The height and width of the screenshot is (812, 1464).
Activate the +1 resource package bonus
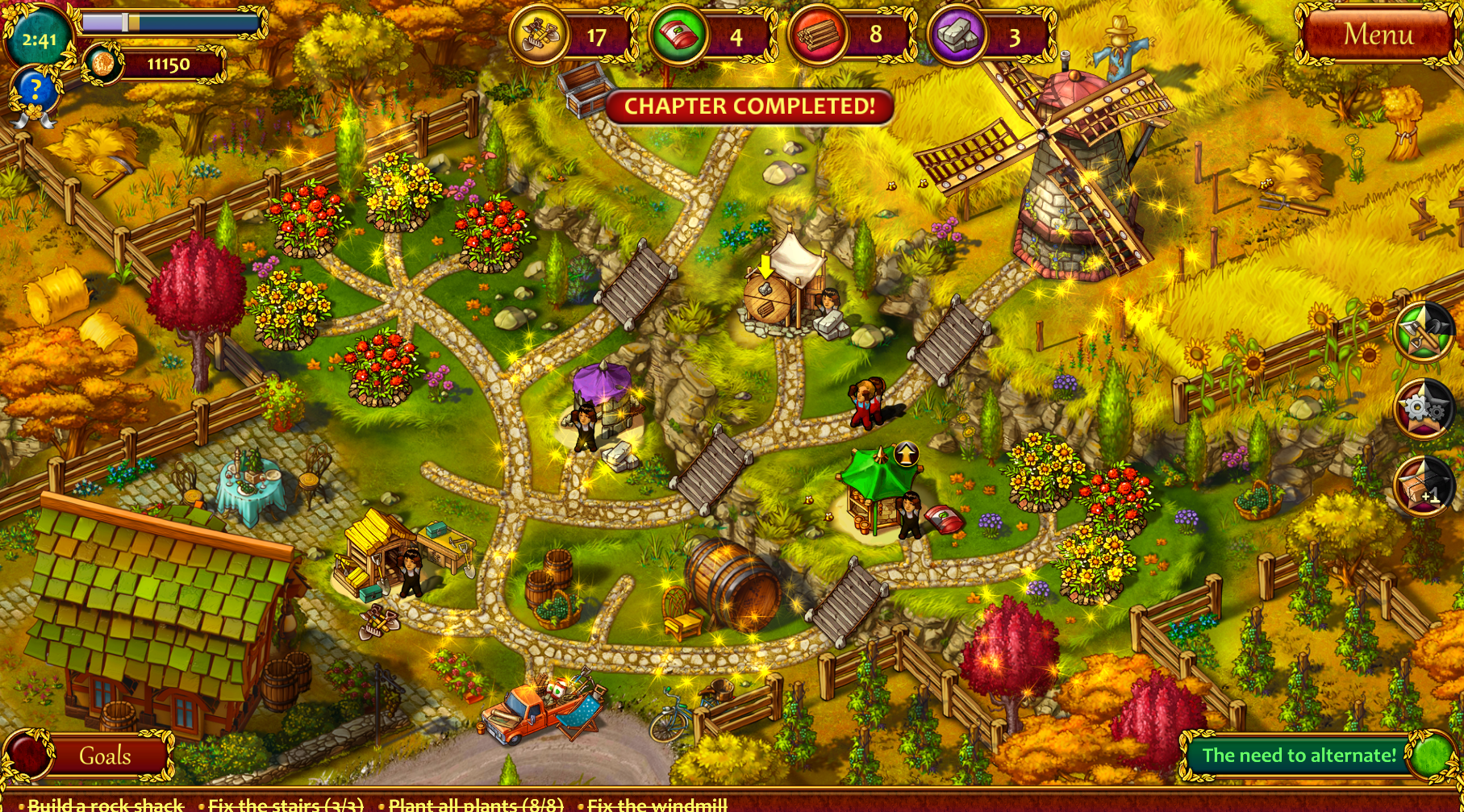1424,485
